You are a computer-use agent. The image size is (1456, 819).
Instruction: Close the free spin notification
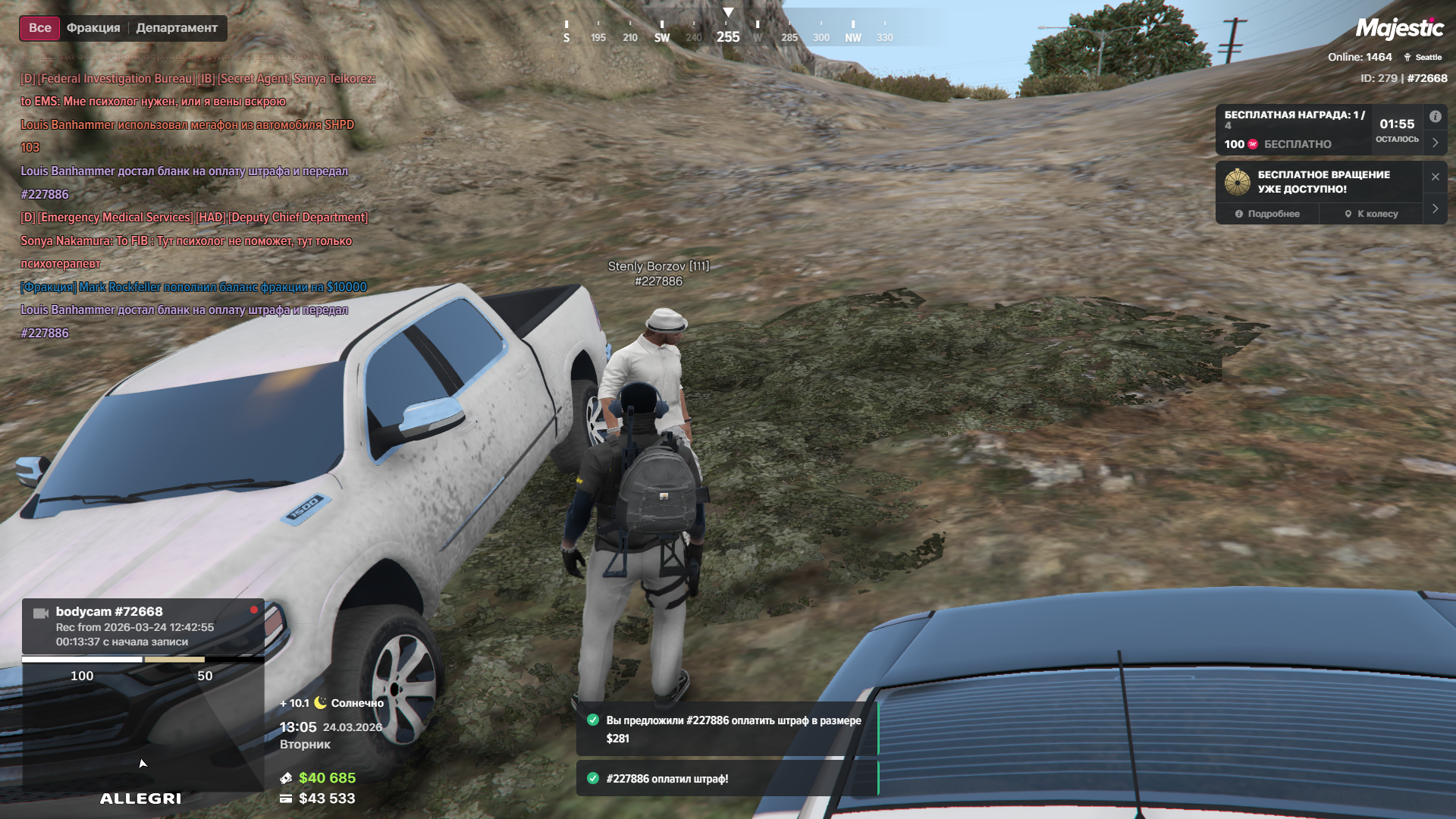pos(1435,177)
